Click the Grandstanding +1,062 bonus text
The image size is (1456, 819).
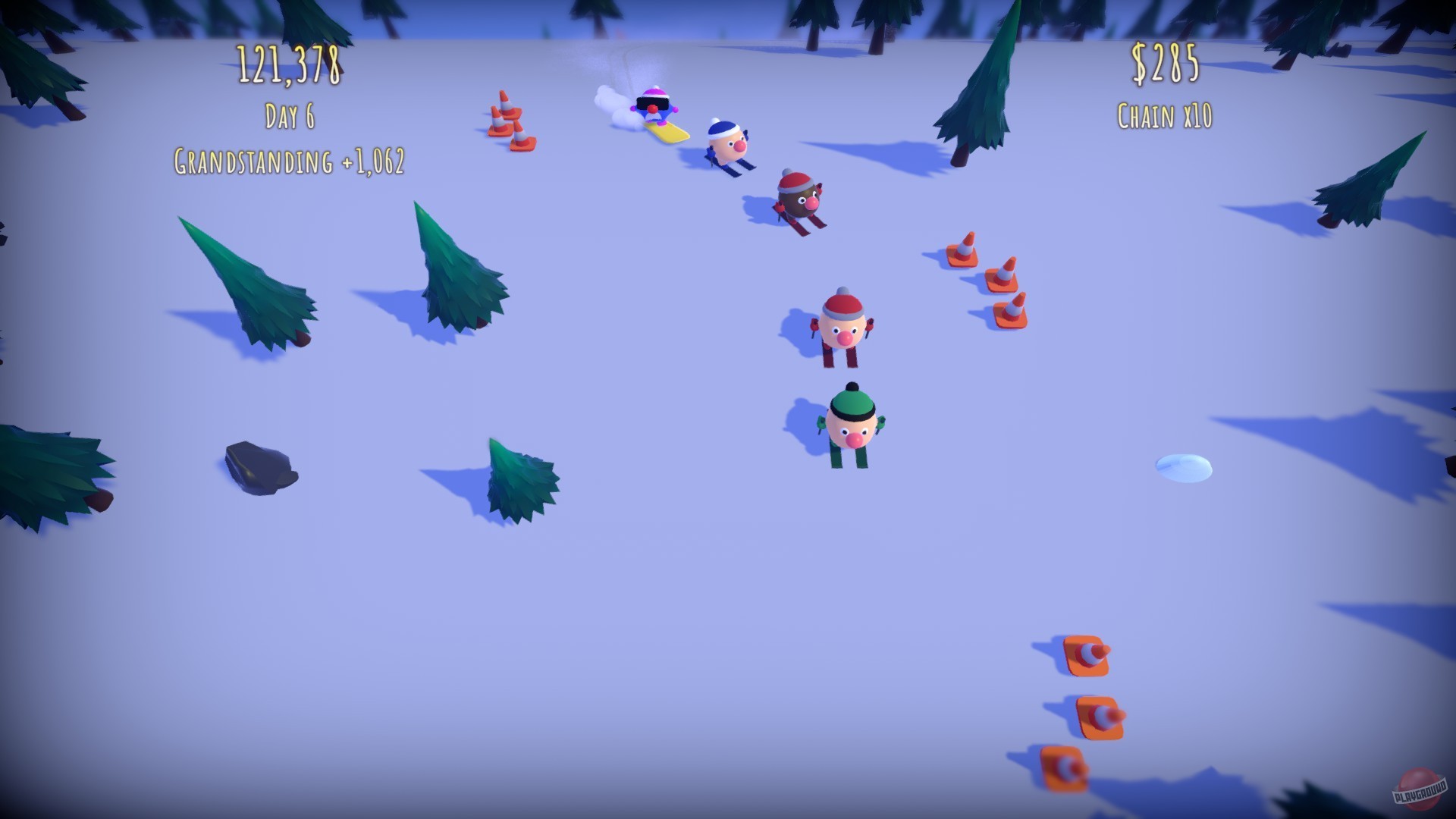[x=290, y=161]
